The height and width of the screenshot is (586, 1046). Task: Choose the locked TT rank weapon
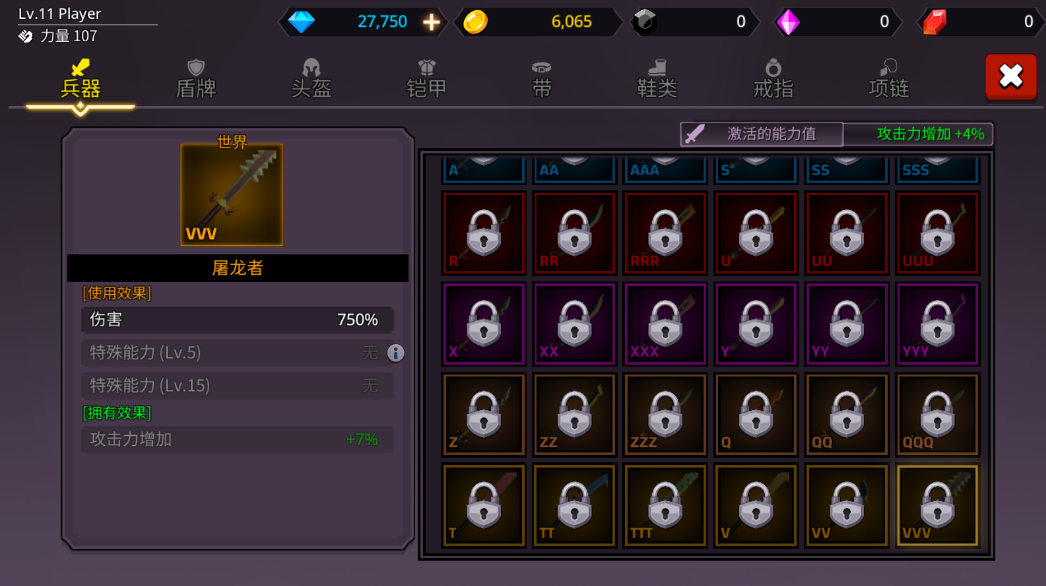point(575,505)
